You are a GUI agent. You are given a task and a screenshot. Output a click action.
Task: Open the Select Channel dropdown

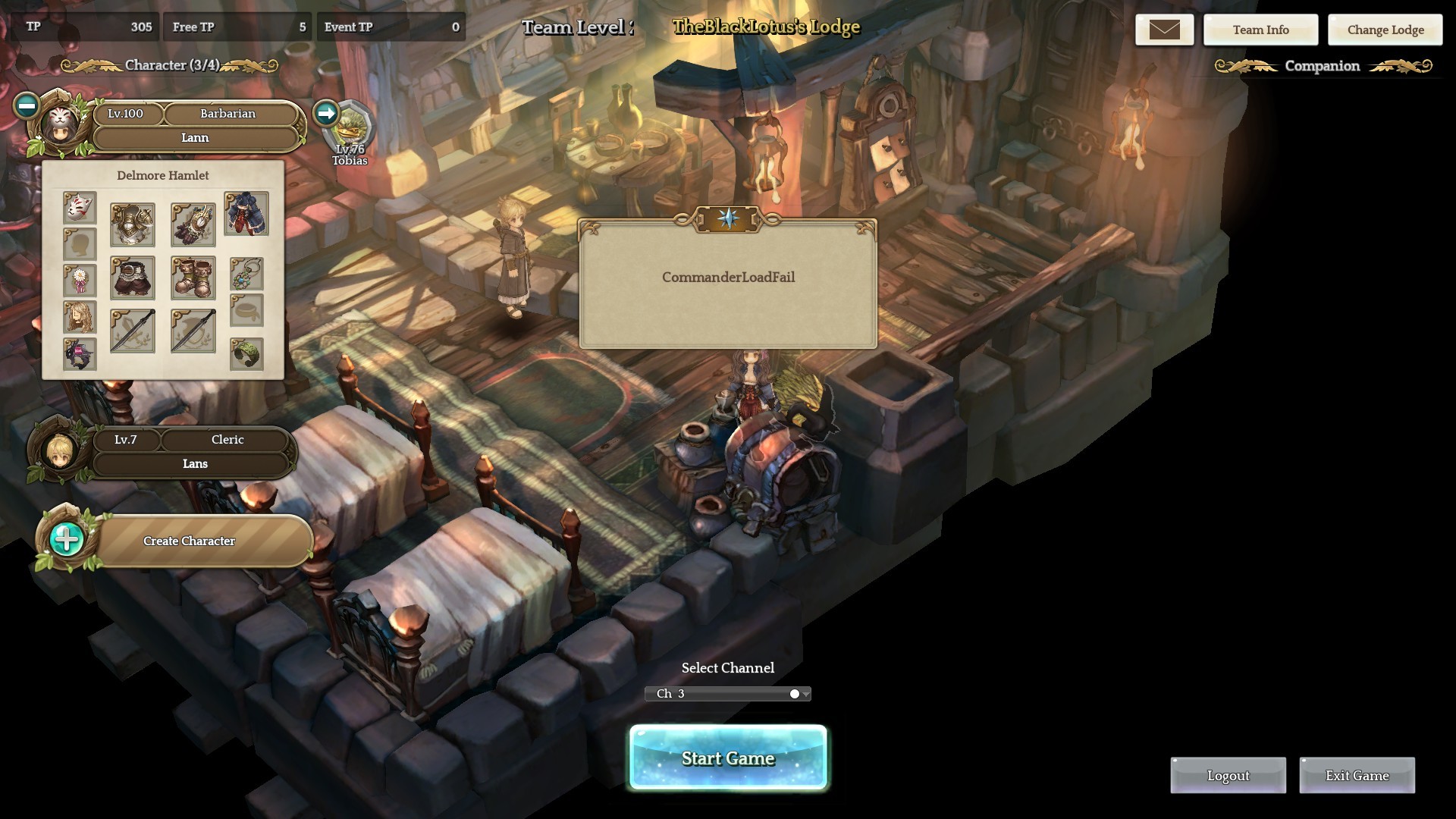pos(728,694)
